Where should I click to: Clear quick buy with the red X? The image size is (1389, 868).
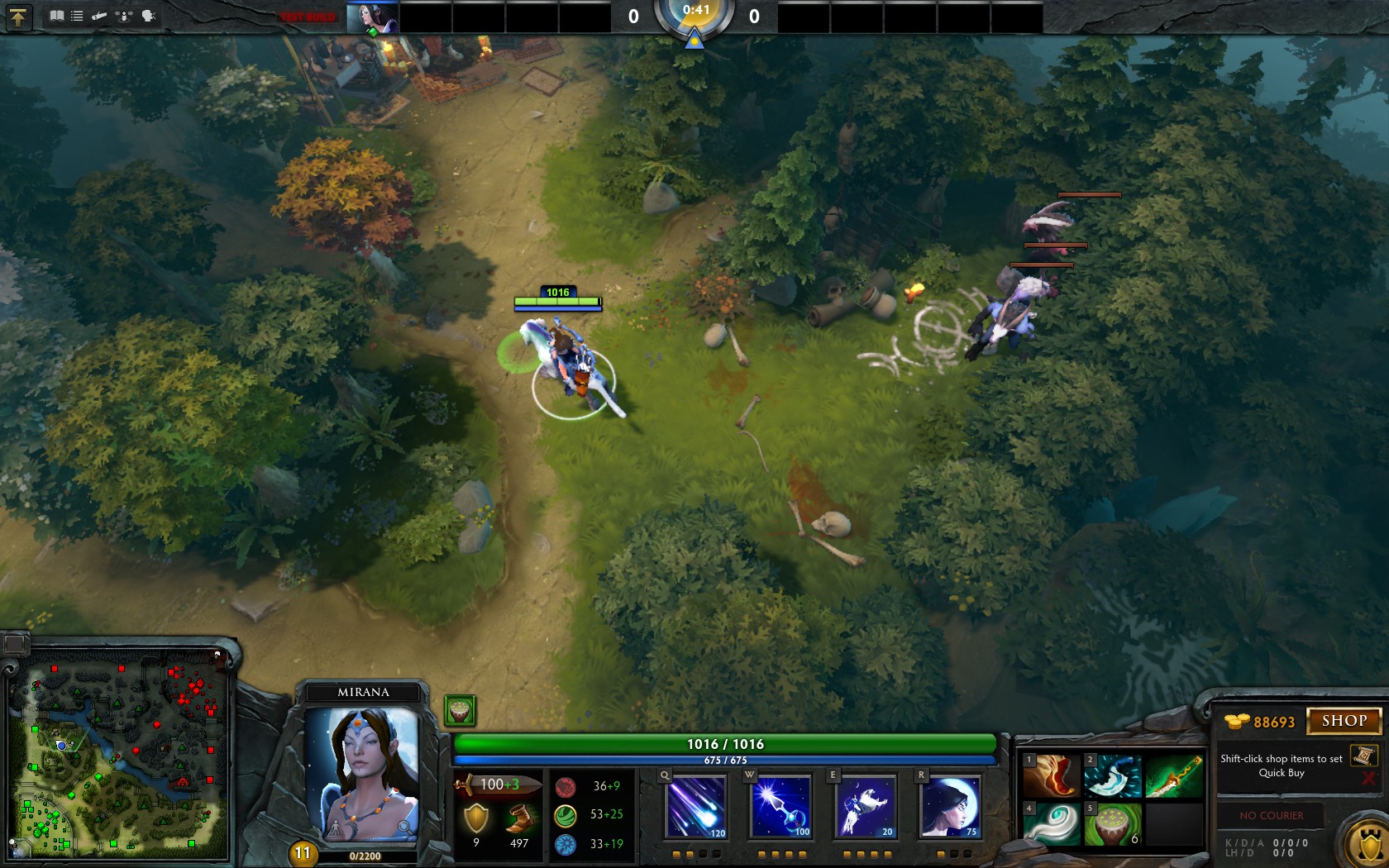click(1368, 779)
